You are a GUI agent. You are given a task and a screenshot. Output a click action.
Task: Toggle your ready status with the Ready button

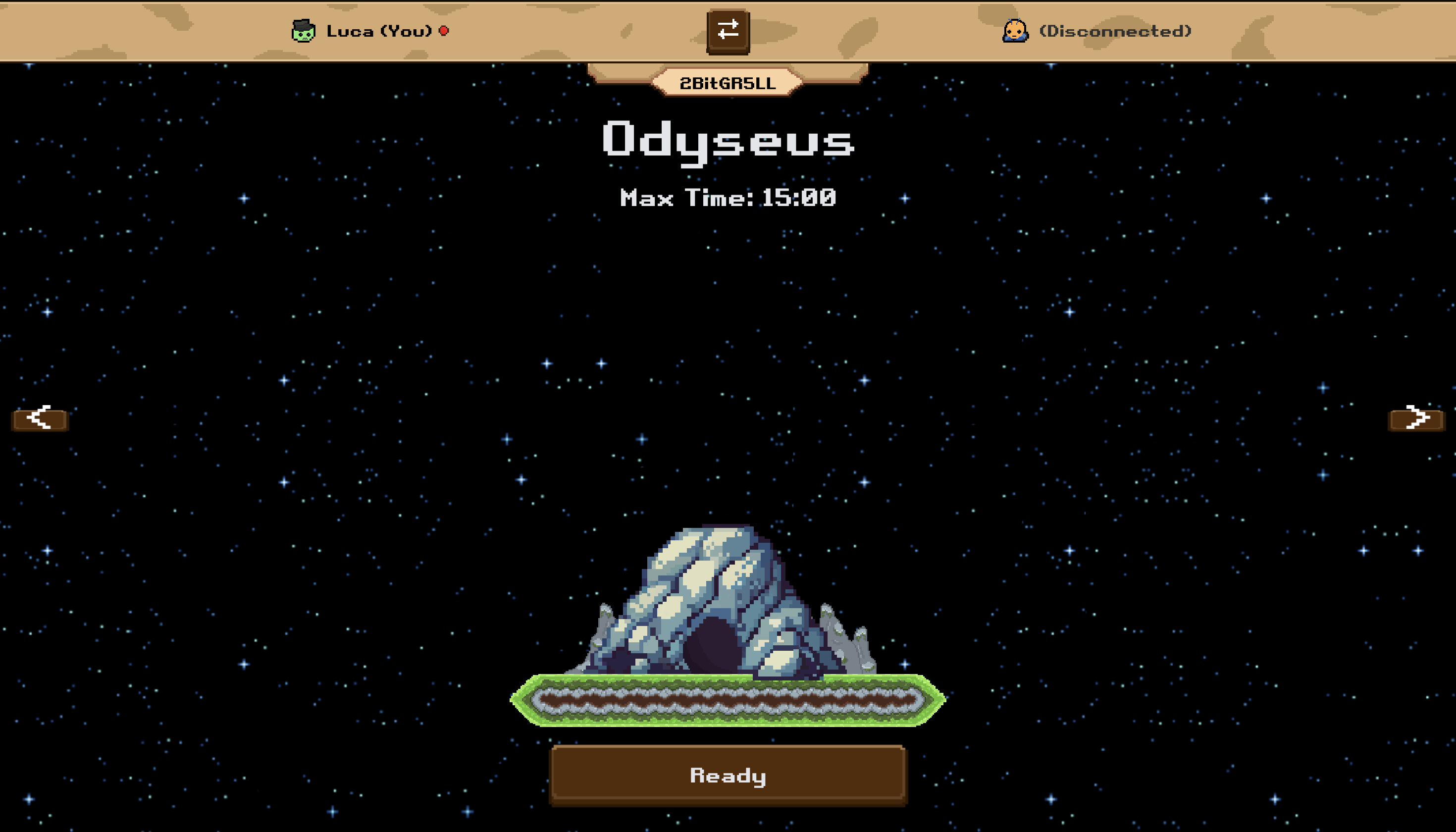[x=727, y=776]
